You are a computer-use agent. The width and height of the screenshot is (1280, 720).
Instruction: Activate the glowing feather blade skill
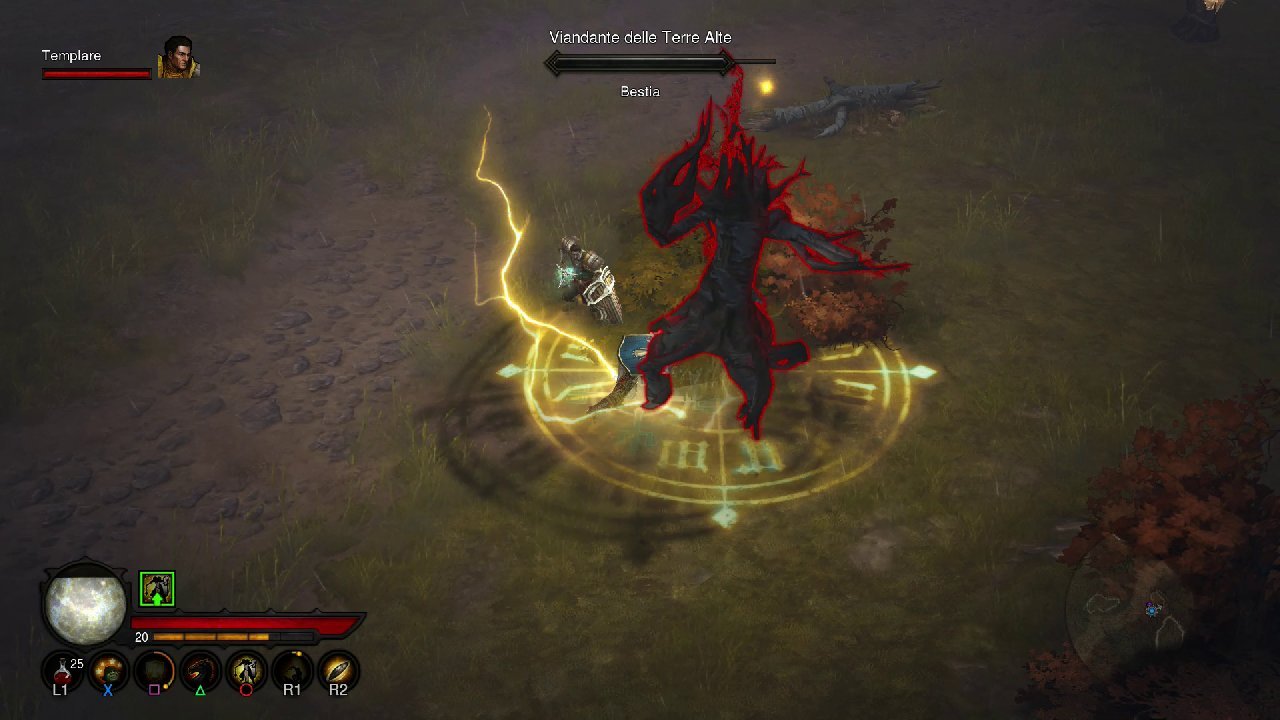338,670
